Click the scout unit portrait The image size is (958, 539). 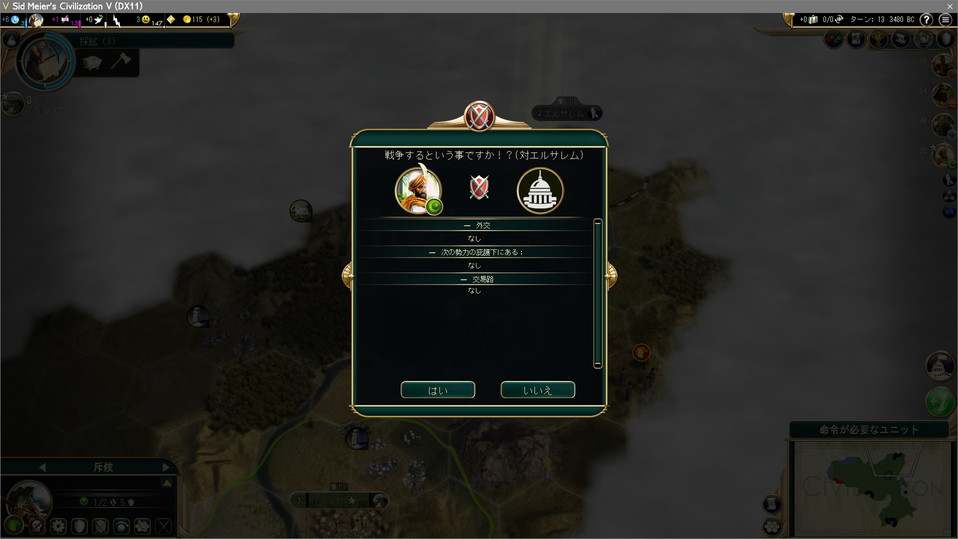click(28, 500)
